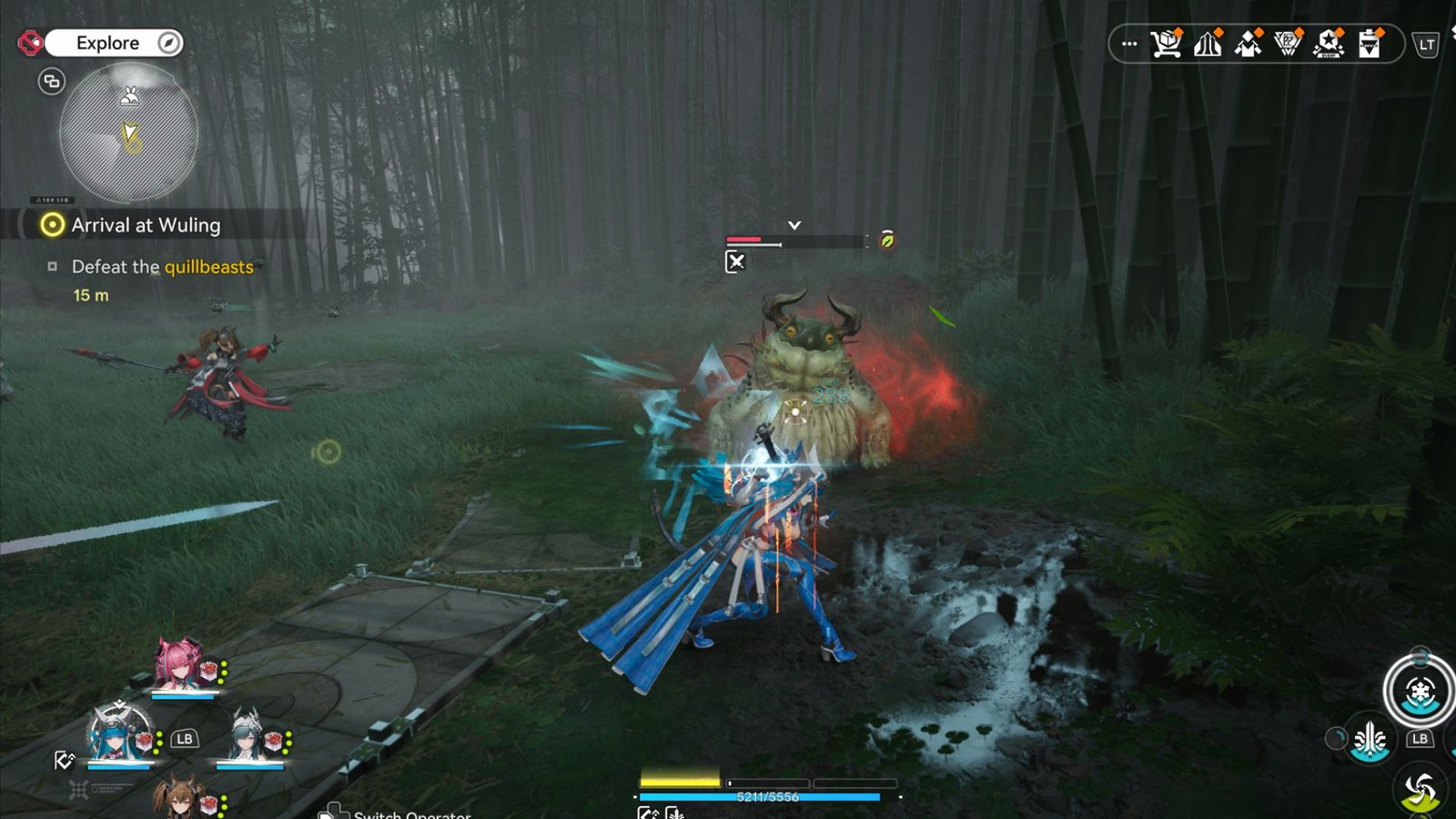Toggle the yellow Arrival at Wuling objective marker
This screenshot has width=1456, height=819.
[x=51, y=225]
